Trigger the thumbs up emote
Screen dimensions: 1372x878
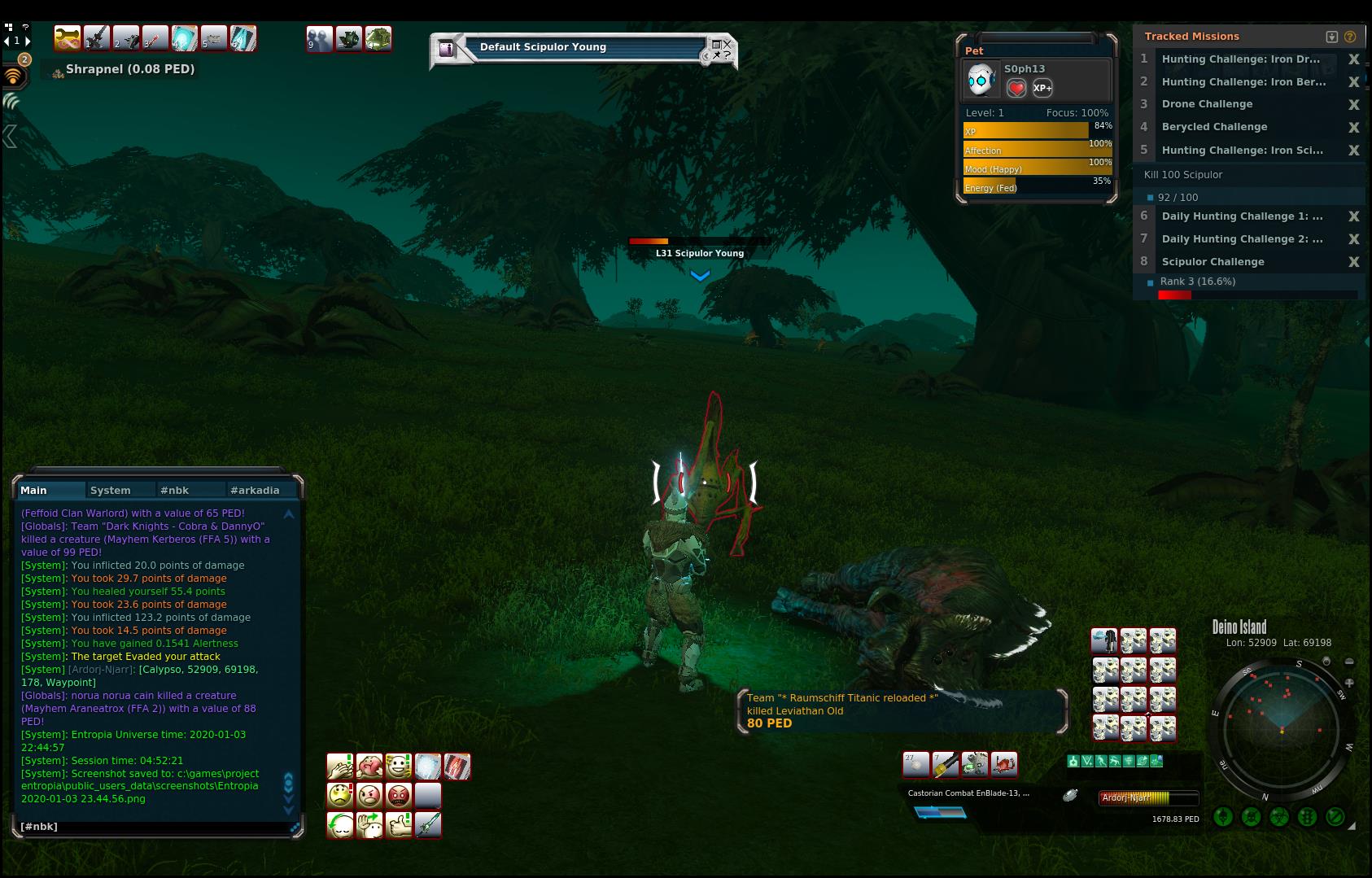click(399, 824)
